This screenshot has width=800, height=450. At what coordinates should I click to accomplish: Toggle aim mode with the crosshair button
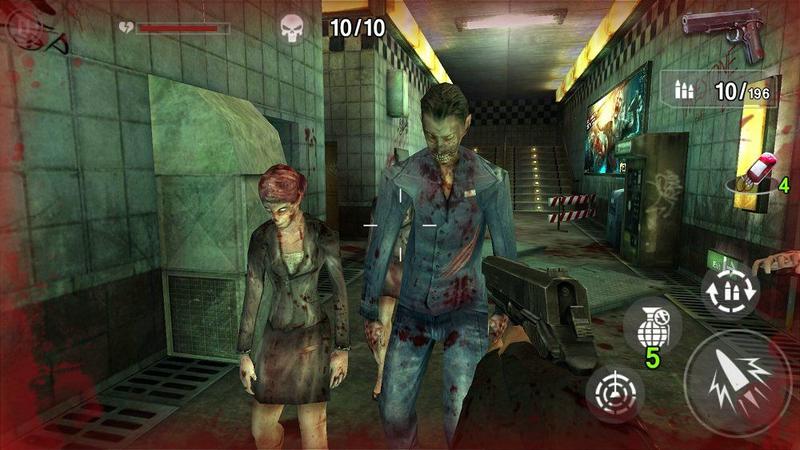[614, 390]
